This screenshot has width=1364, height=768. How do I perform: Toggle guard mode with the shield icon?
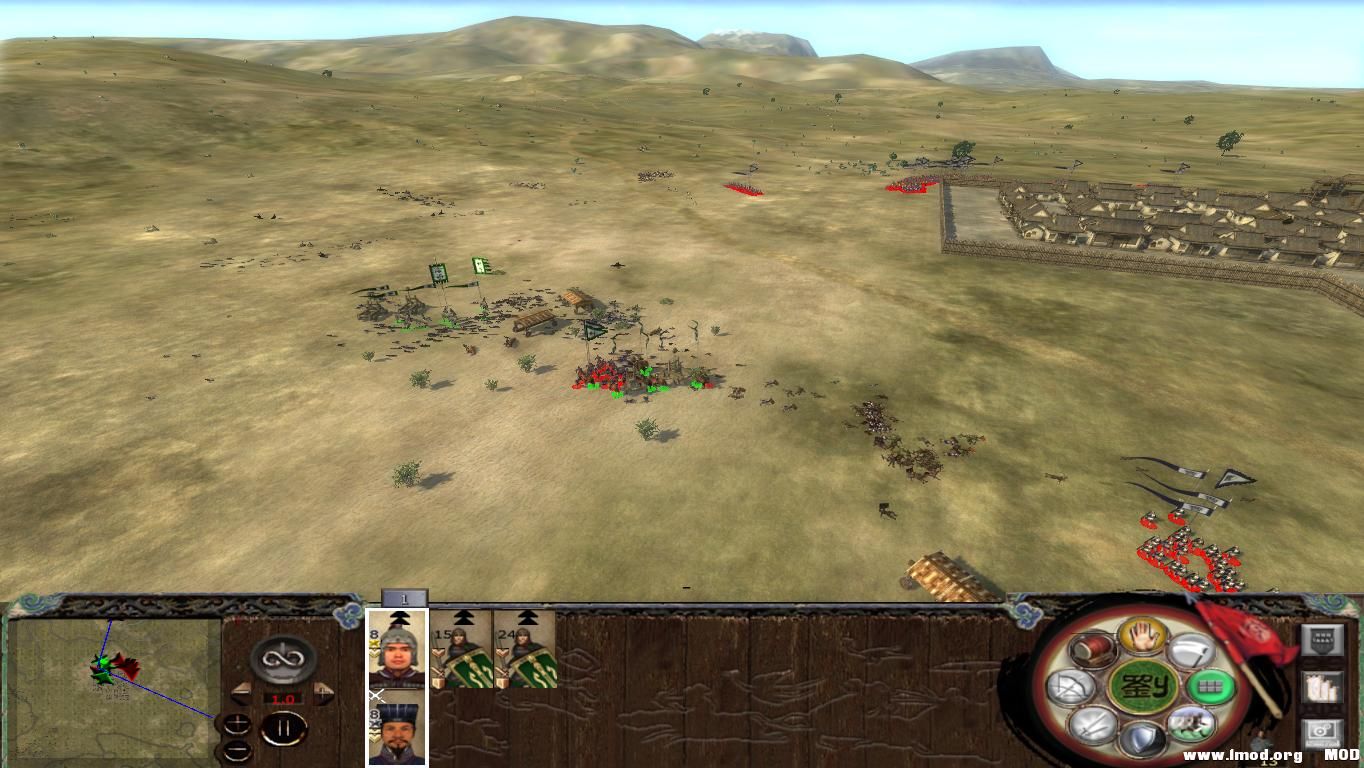(1143, 738)
